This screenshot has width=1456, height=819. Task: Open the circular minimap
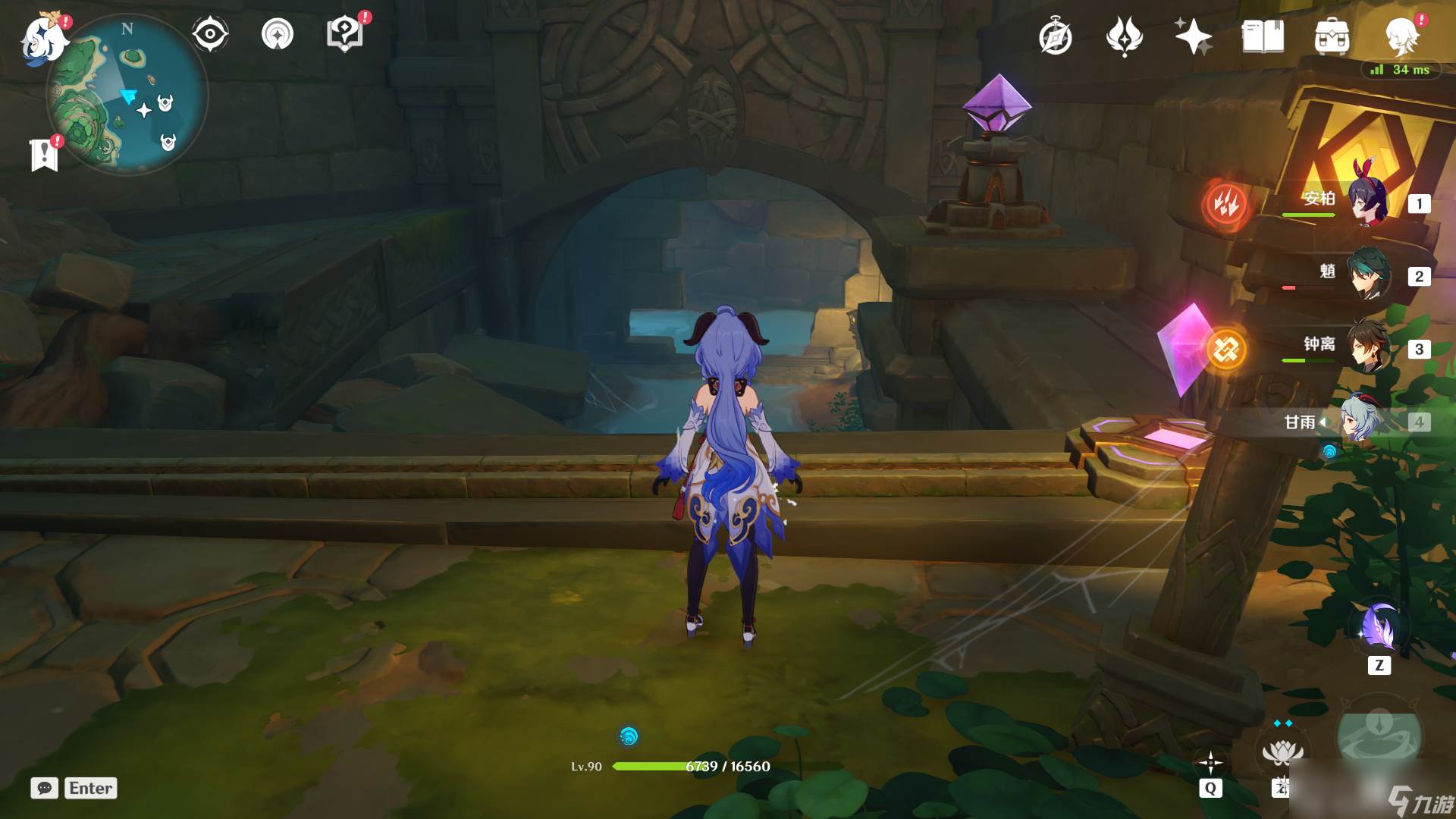click(x=127, y=97)
